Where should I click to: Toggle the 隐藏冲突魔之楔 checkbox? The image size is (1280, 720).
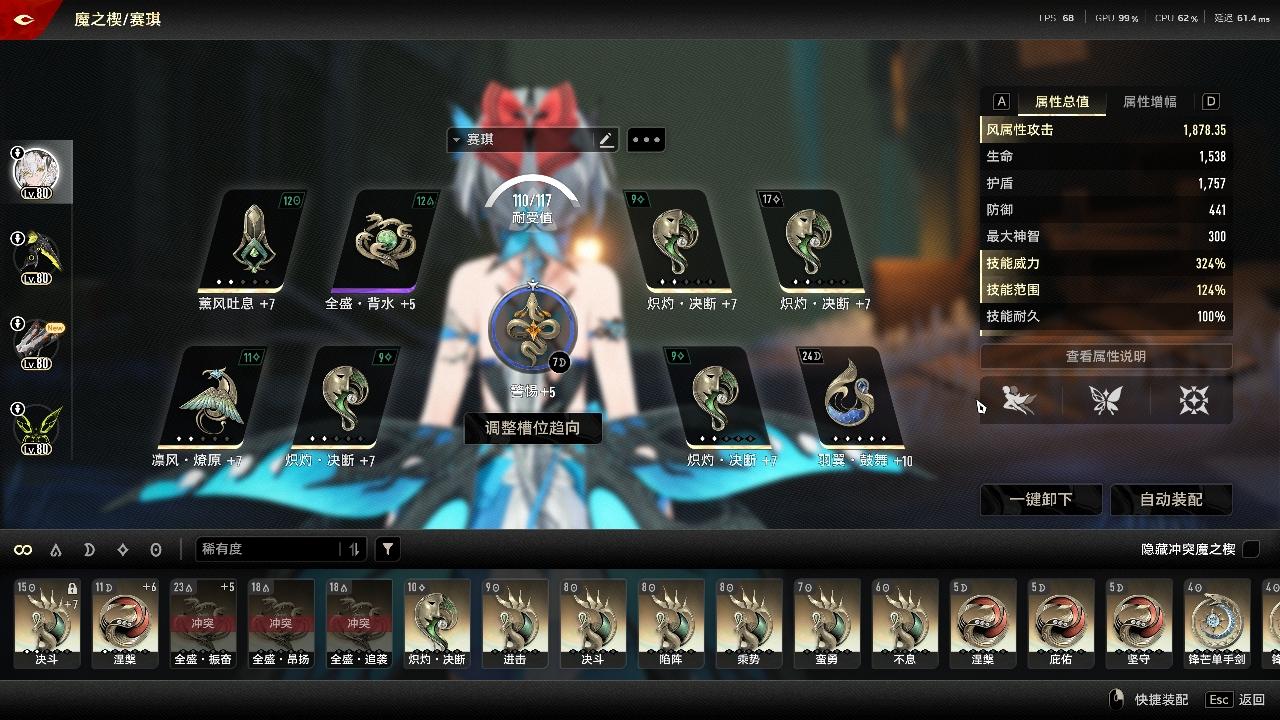1250,549
